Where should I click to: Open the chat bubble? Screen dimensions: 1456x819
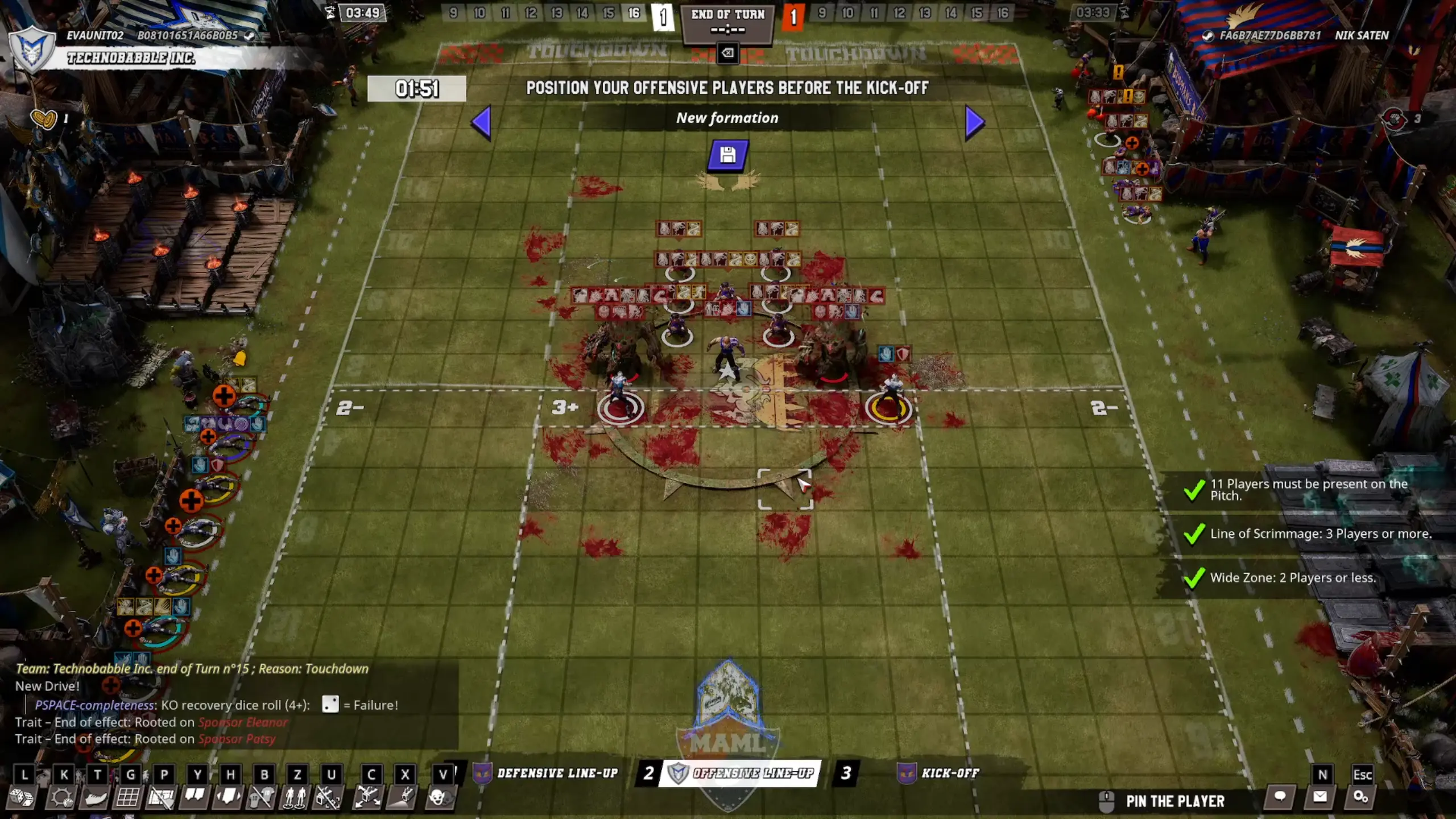[x=1280, y=797]
